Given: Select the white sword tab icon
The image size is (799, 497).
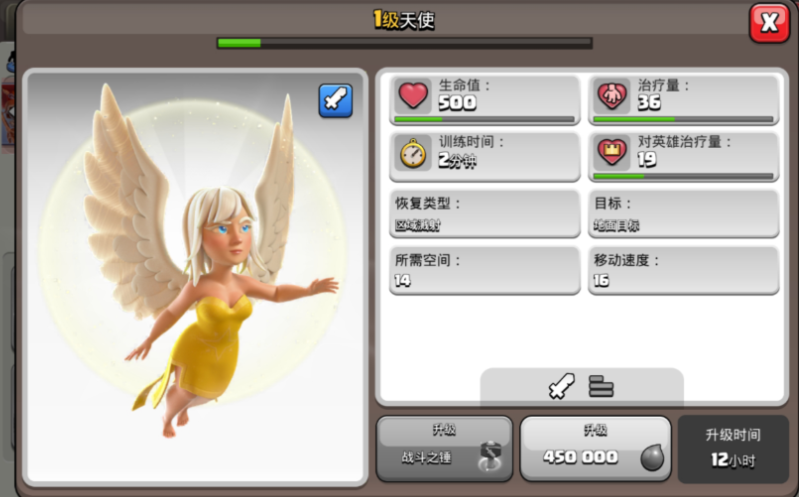Looking at the screenshot, I should click(562, 386).
